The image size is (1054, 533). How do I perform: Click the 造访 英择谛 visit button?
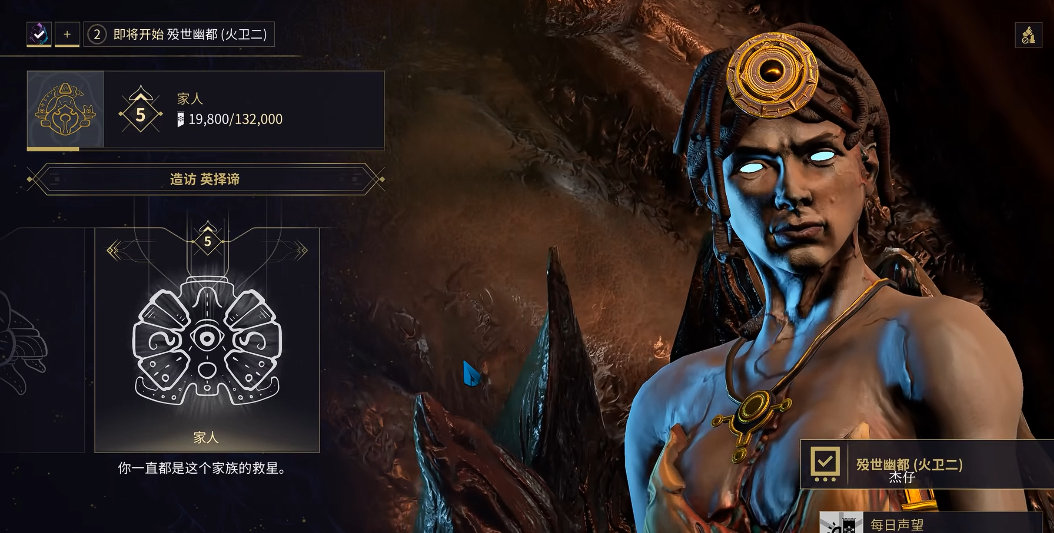[205, 180]
